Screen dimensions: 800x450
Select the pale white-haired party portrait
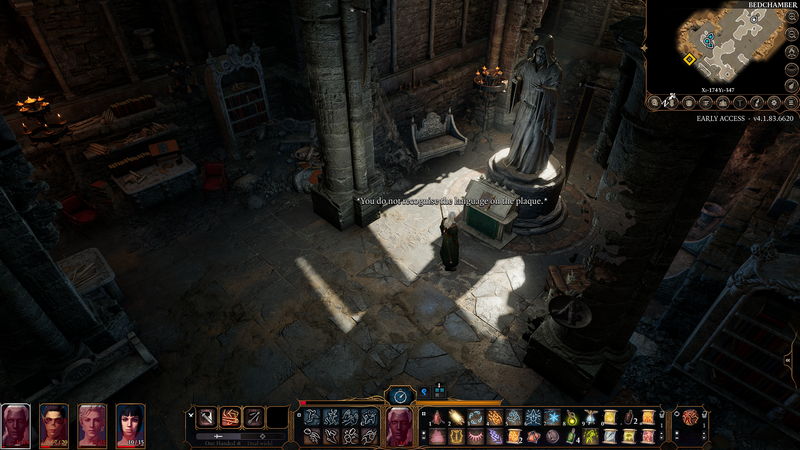pyautogui.click(x=16, y=426)
